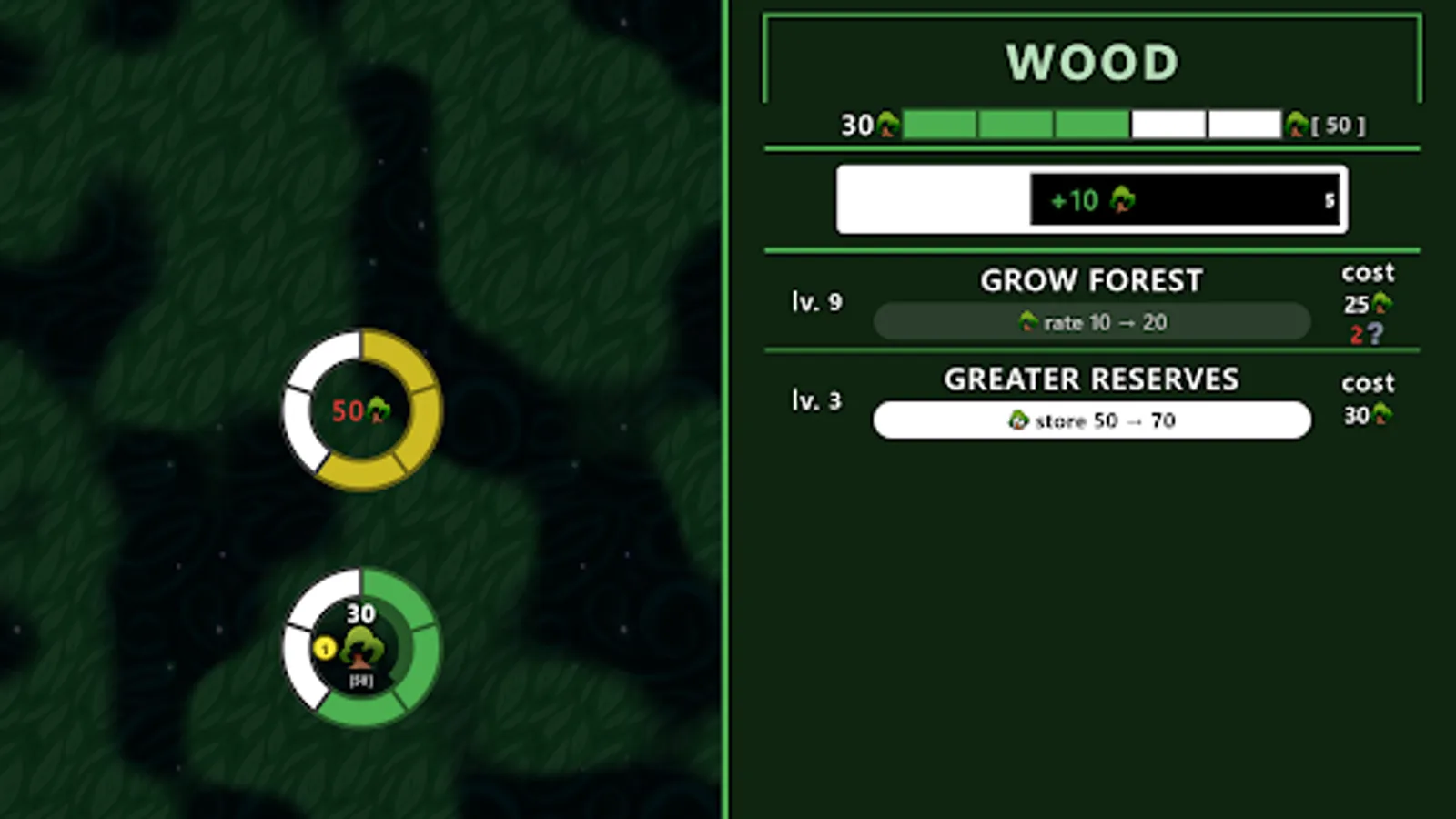Click the tree icon in the rate 10 → 20 label
This screenshot has height=819, width=1456.
pos(1029,321)
